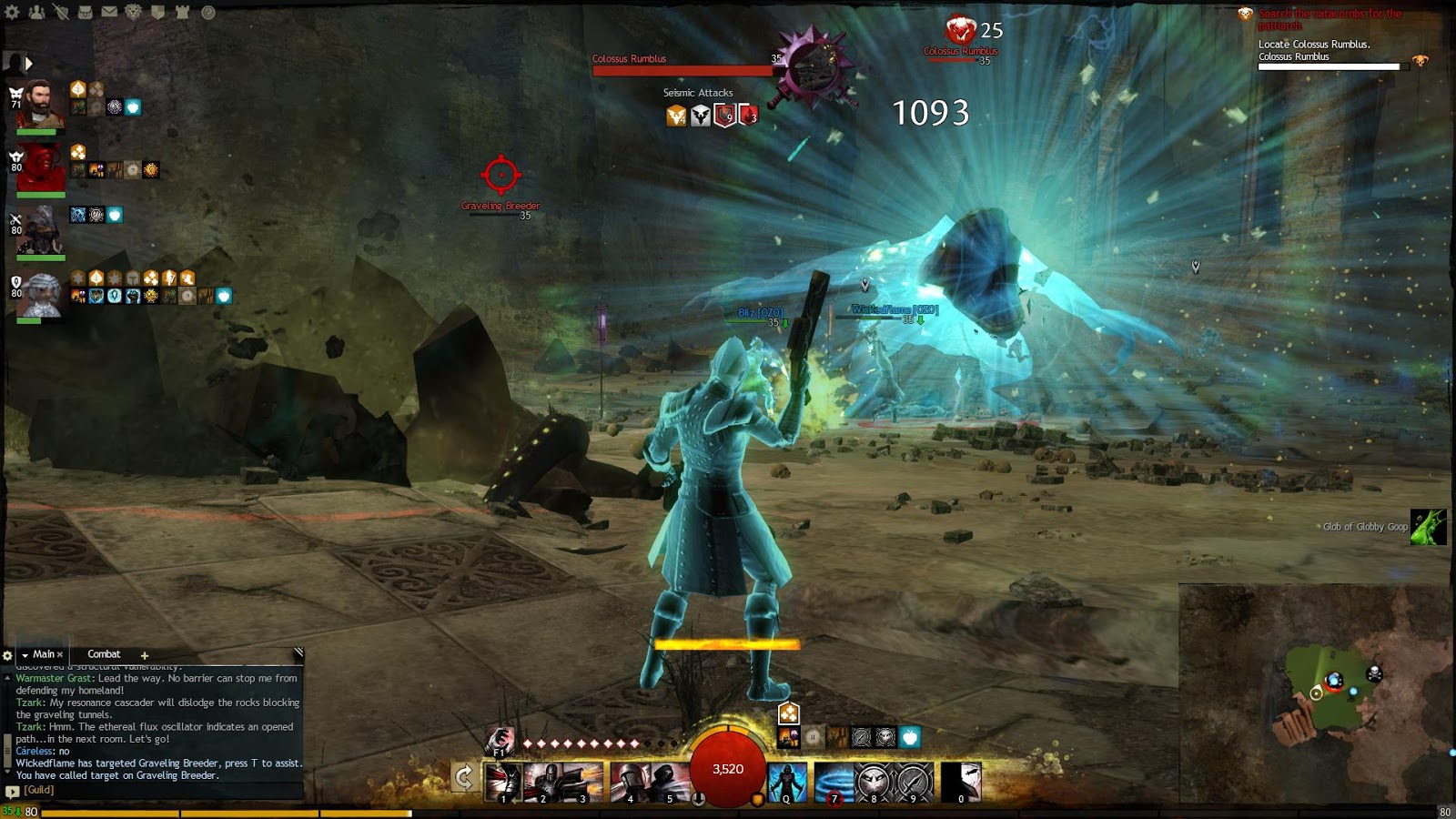Click the help question-mark icon
Screen dimensions: 1456x819
[x=207, y=12]
